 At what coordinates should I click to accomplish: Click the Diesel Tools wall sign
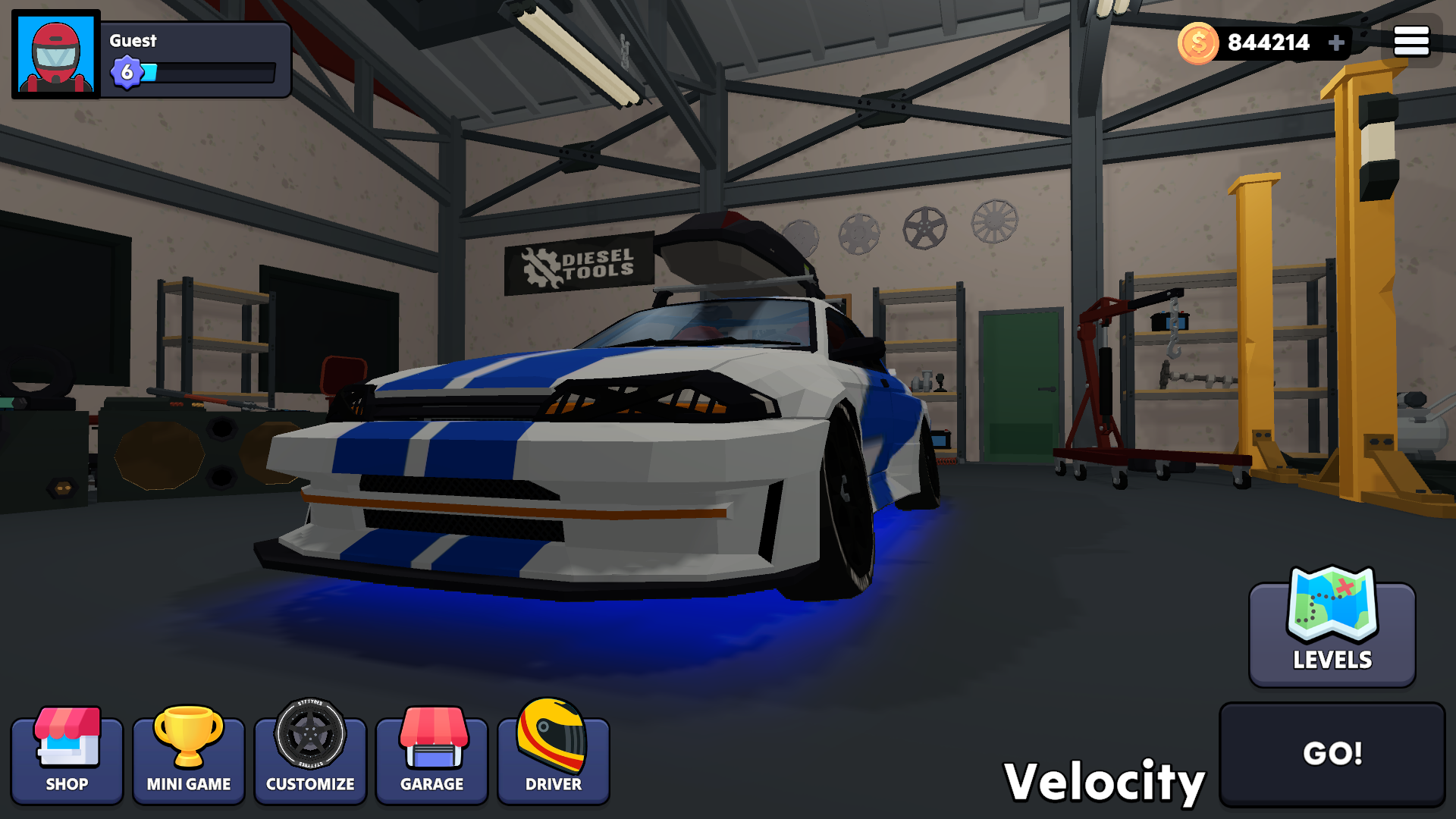(579, 265)
